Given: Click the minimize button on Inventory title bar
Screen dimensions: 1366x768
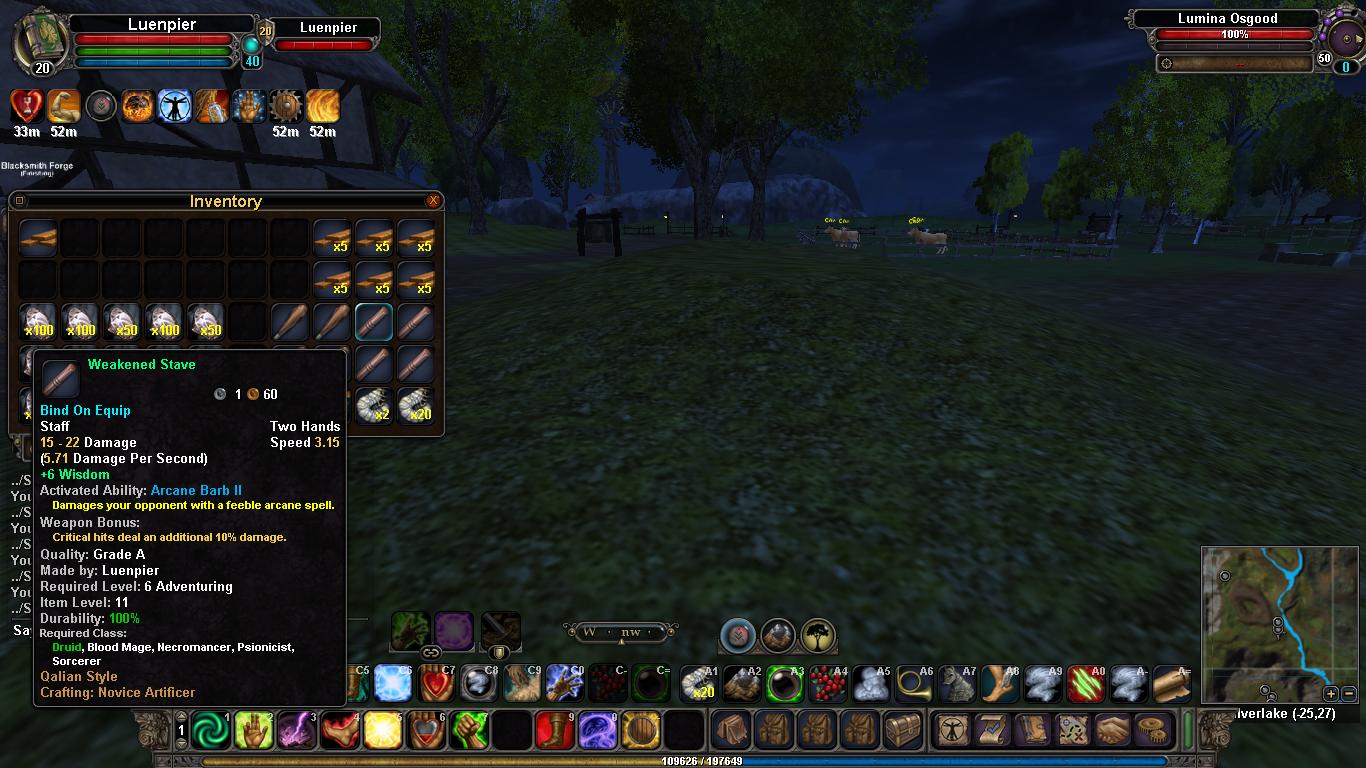Looking at the screenshot, I should [x=19, y=201].
